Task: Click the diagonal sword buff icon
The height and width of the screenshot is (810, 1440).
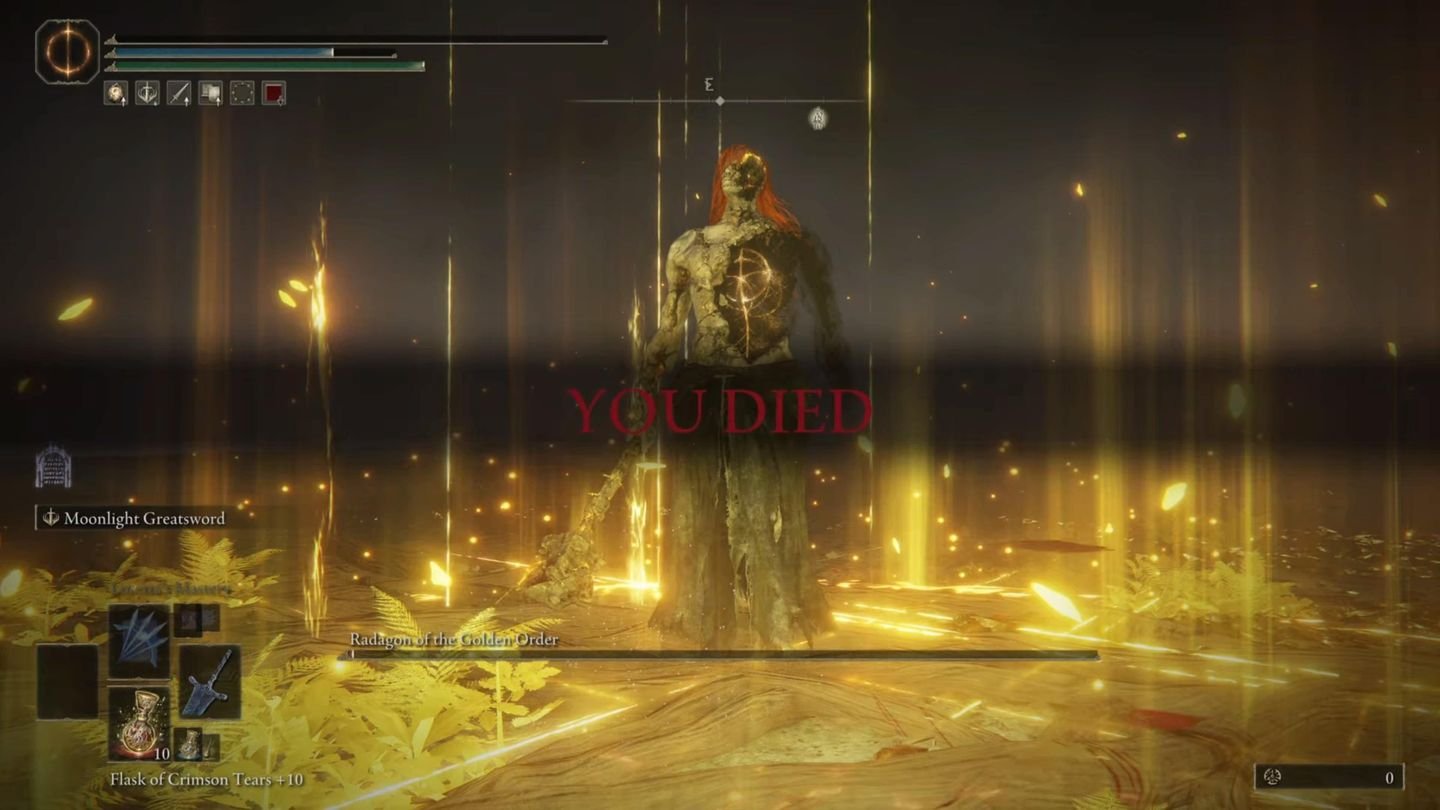Action: [178, 93]
